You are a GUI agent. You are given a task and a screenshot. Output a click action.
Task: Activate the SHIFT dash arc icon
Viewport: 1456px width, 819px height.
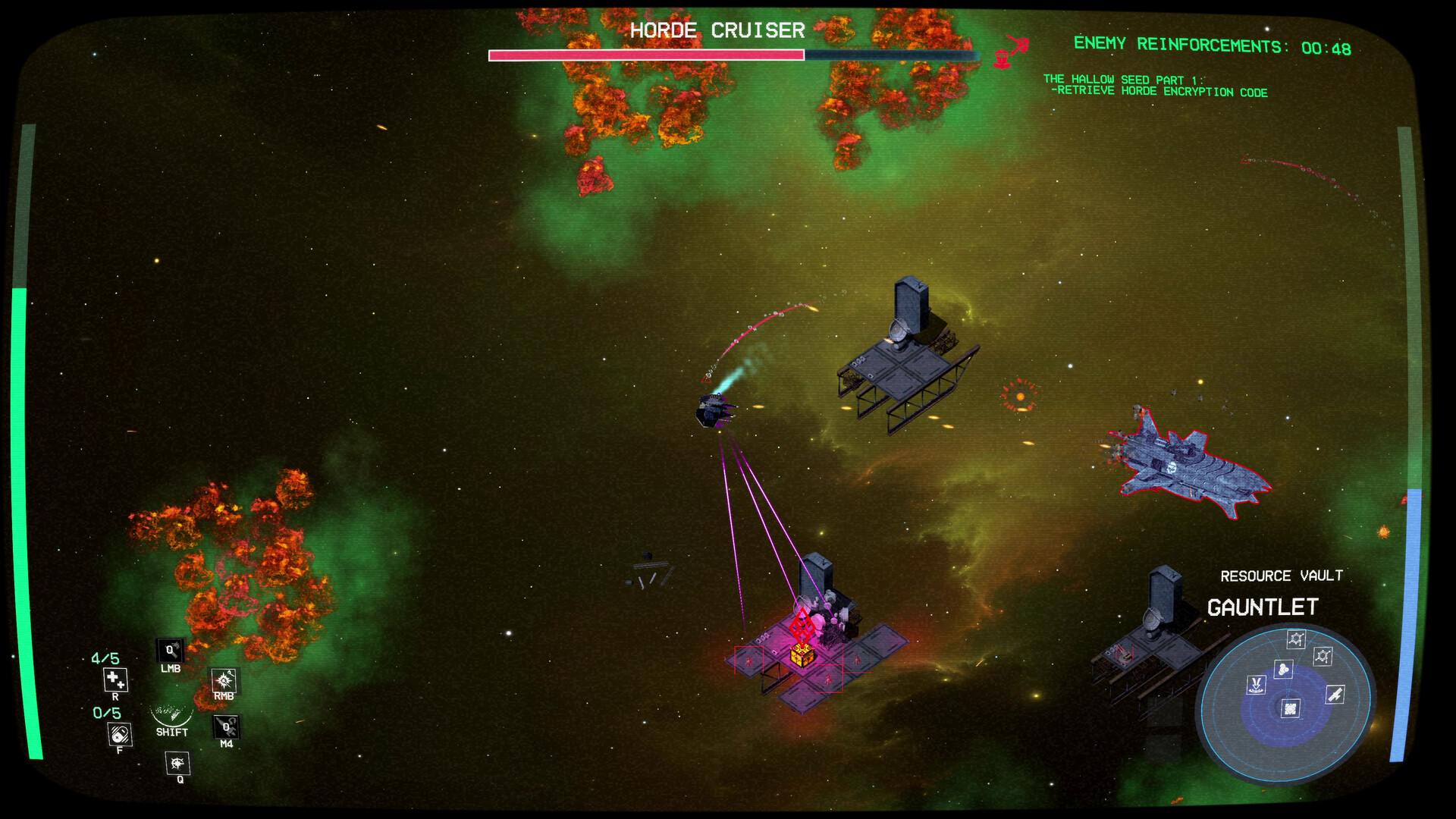point(172,716)
